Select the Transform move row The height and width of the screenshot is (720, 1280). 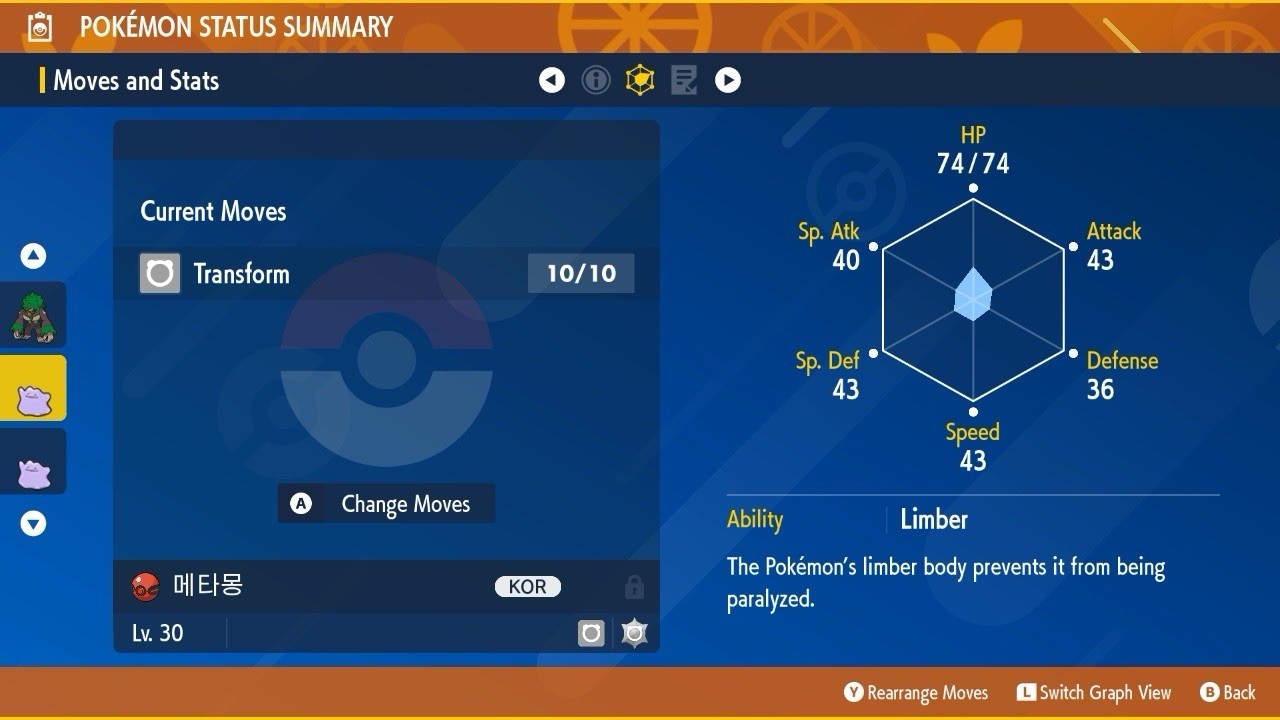[386, 273]
